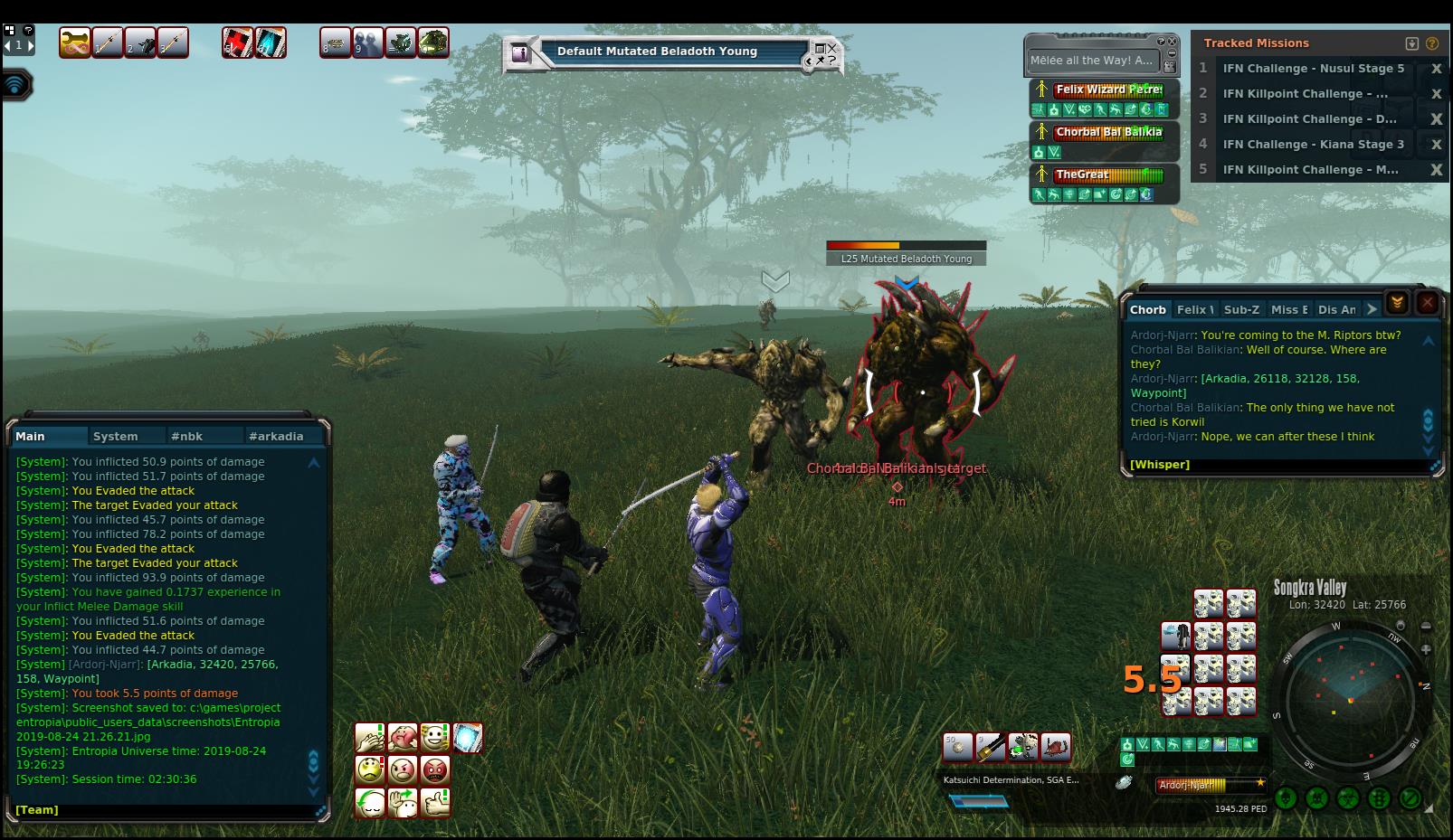The height and width of the screenshot is (840, 1453).
Task: Click the target info icon for Beladoth Young
Action: 520,53
